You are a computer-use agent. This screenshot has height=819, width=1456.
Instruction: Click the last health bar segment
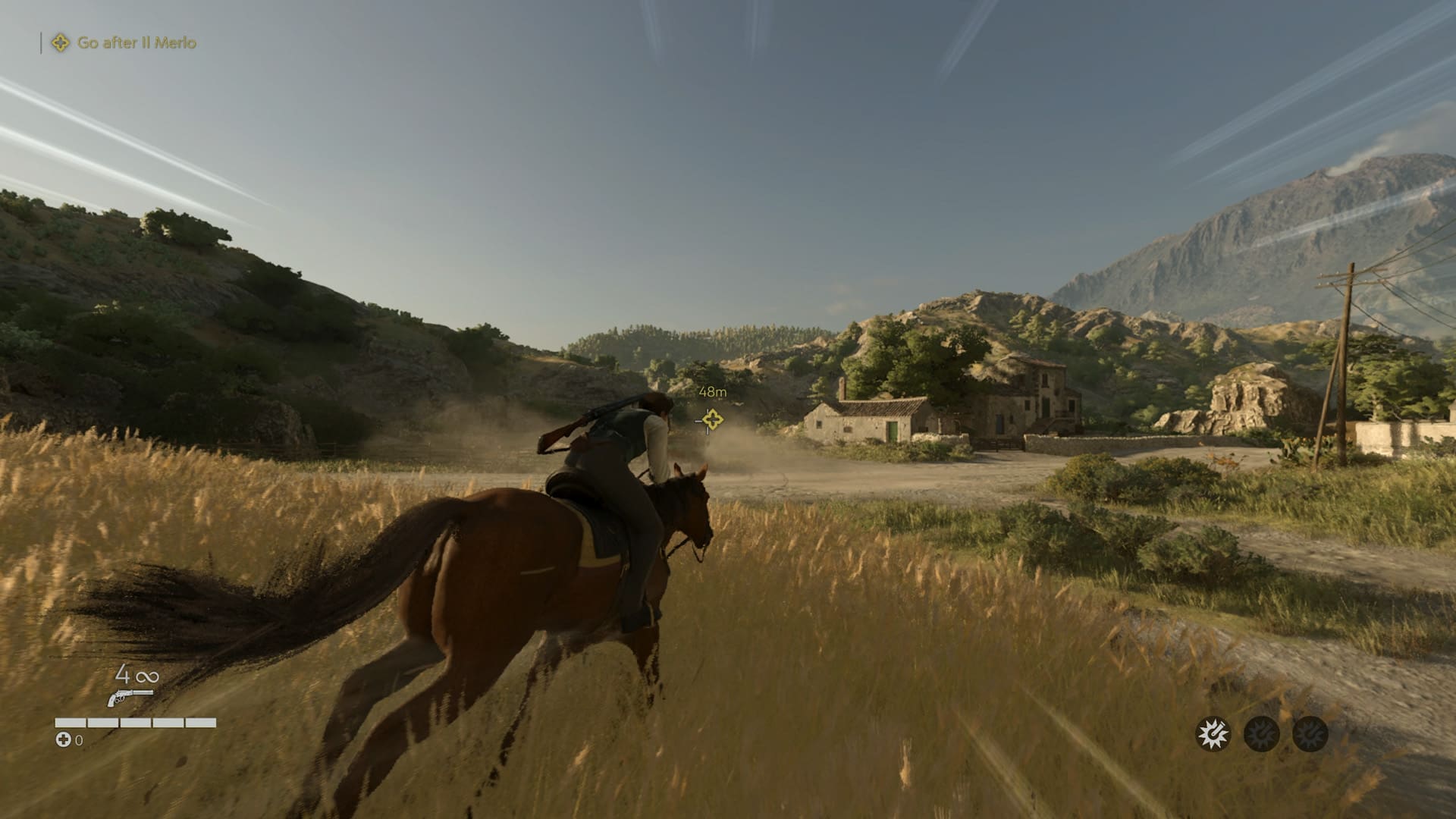pos(201,722)
